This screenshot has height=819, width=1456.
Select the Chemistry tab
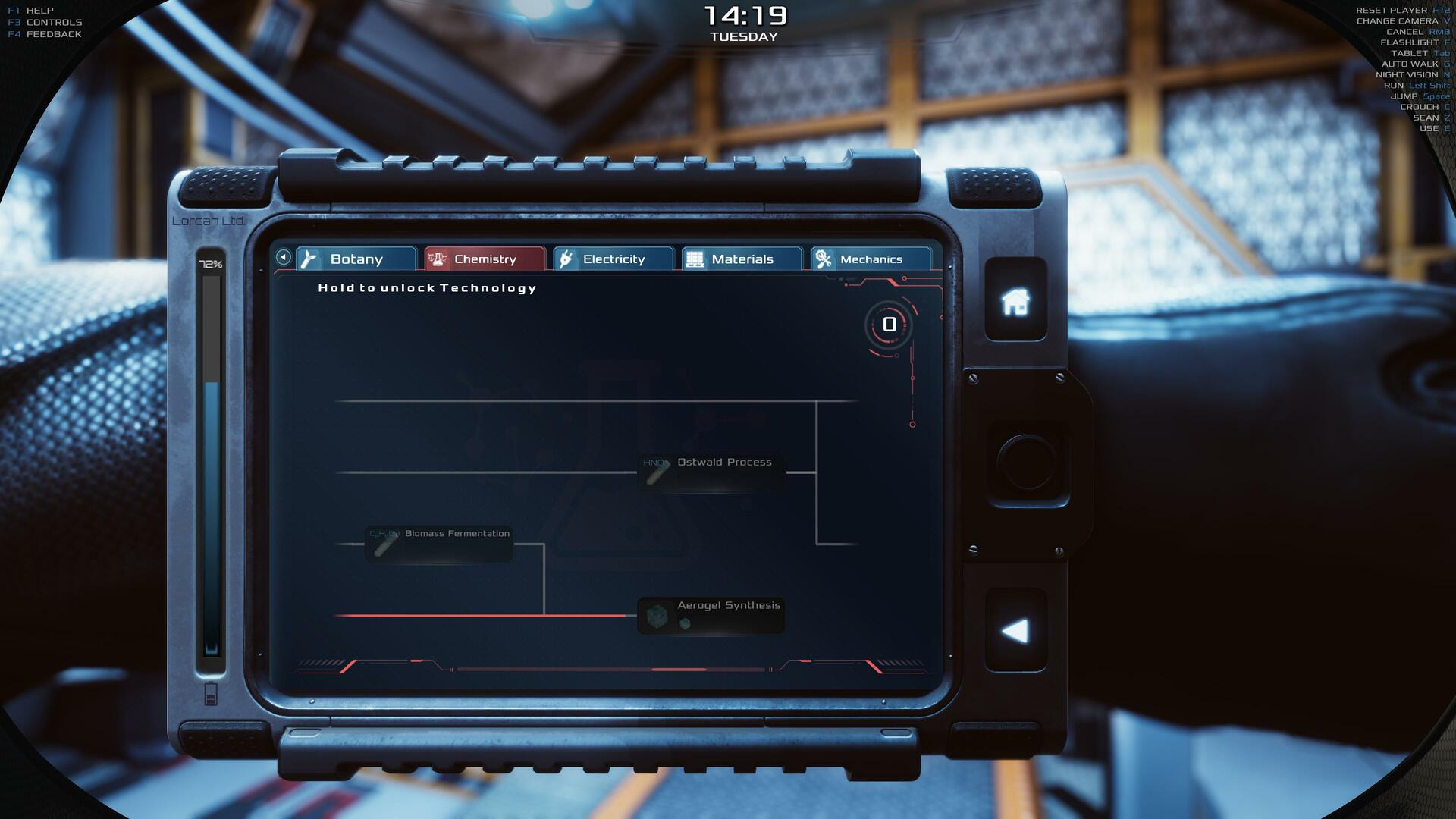[484, 259]
